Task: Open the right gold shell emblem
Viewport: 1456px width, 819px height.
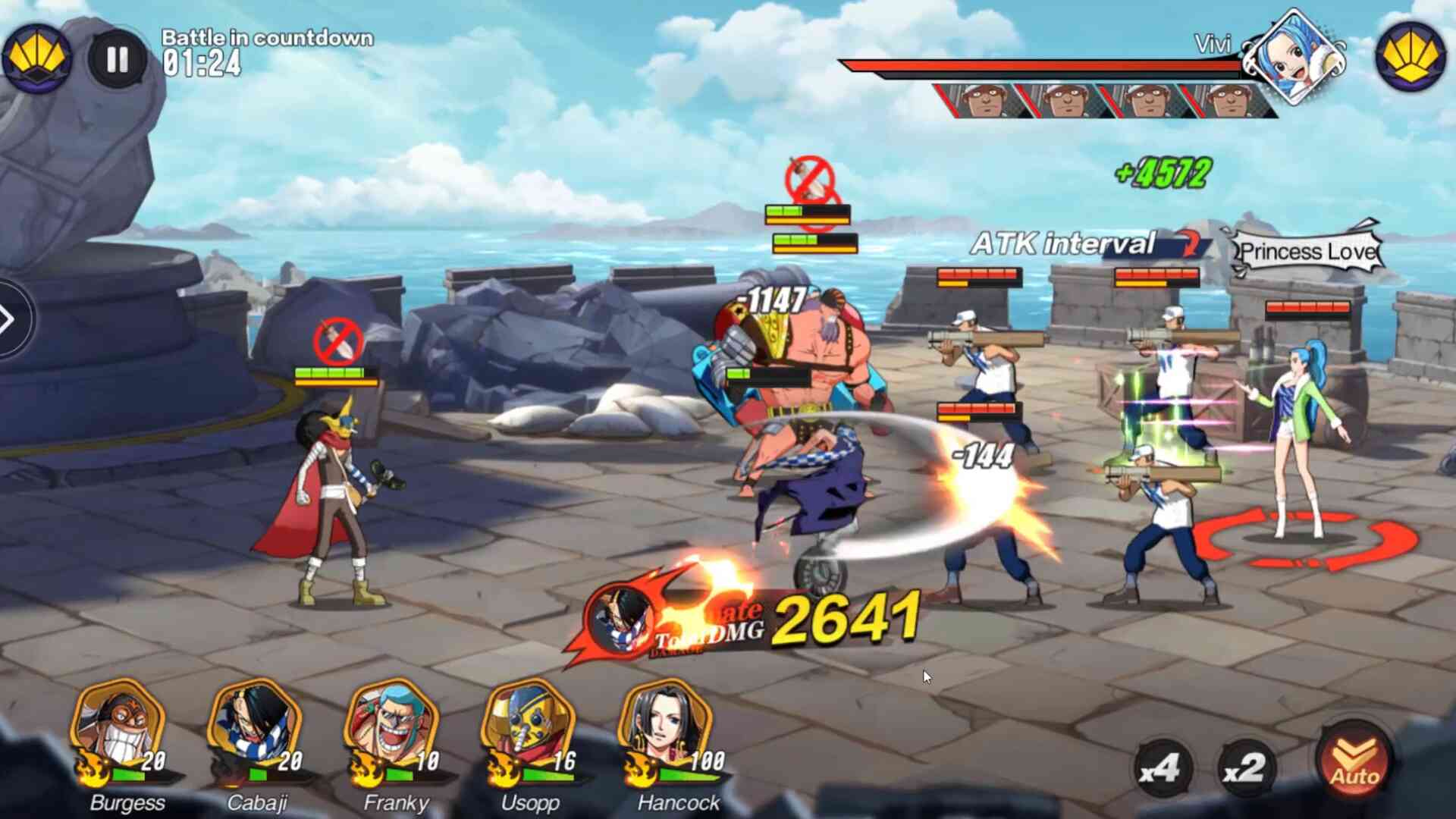Action: click(x=1410, y=56)
